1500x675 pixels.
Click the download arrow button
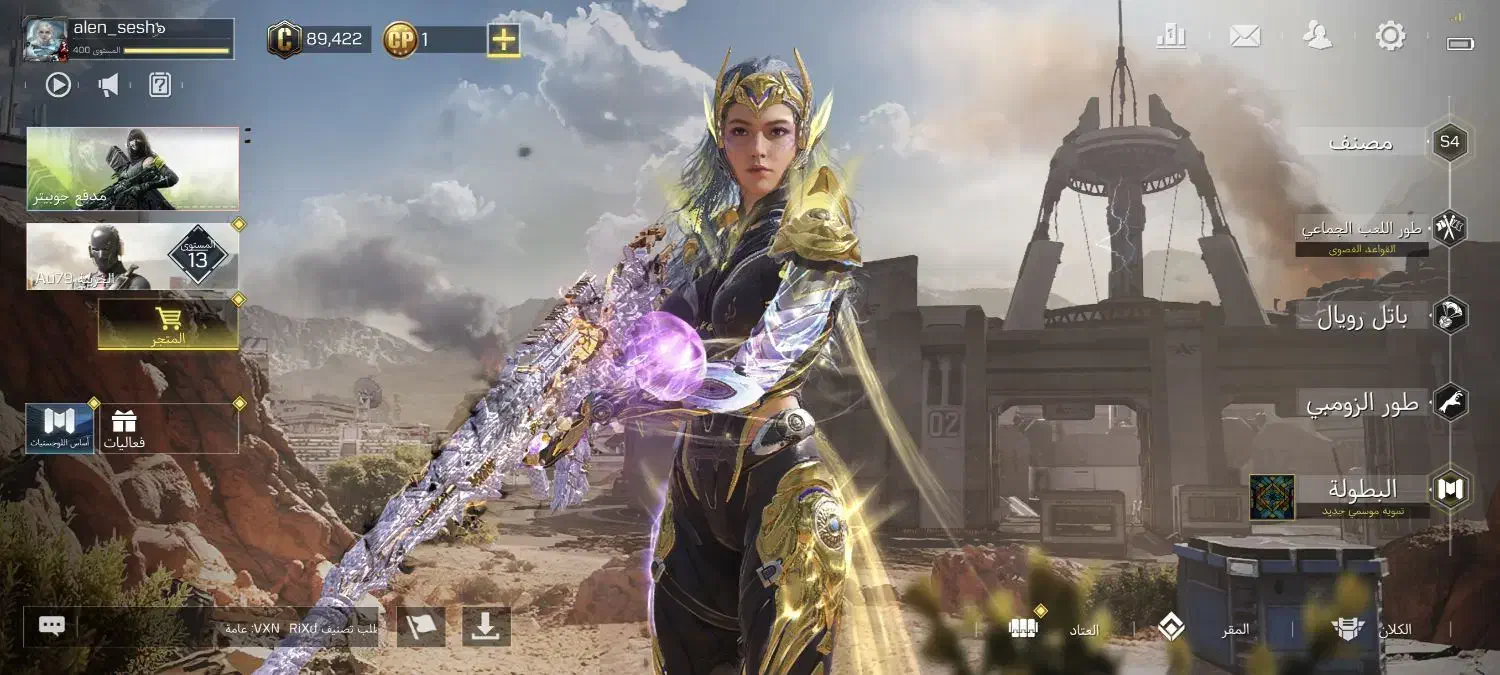point(486,626)
